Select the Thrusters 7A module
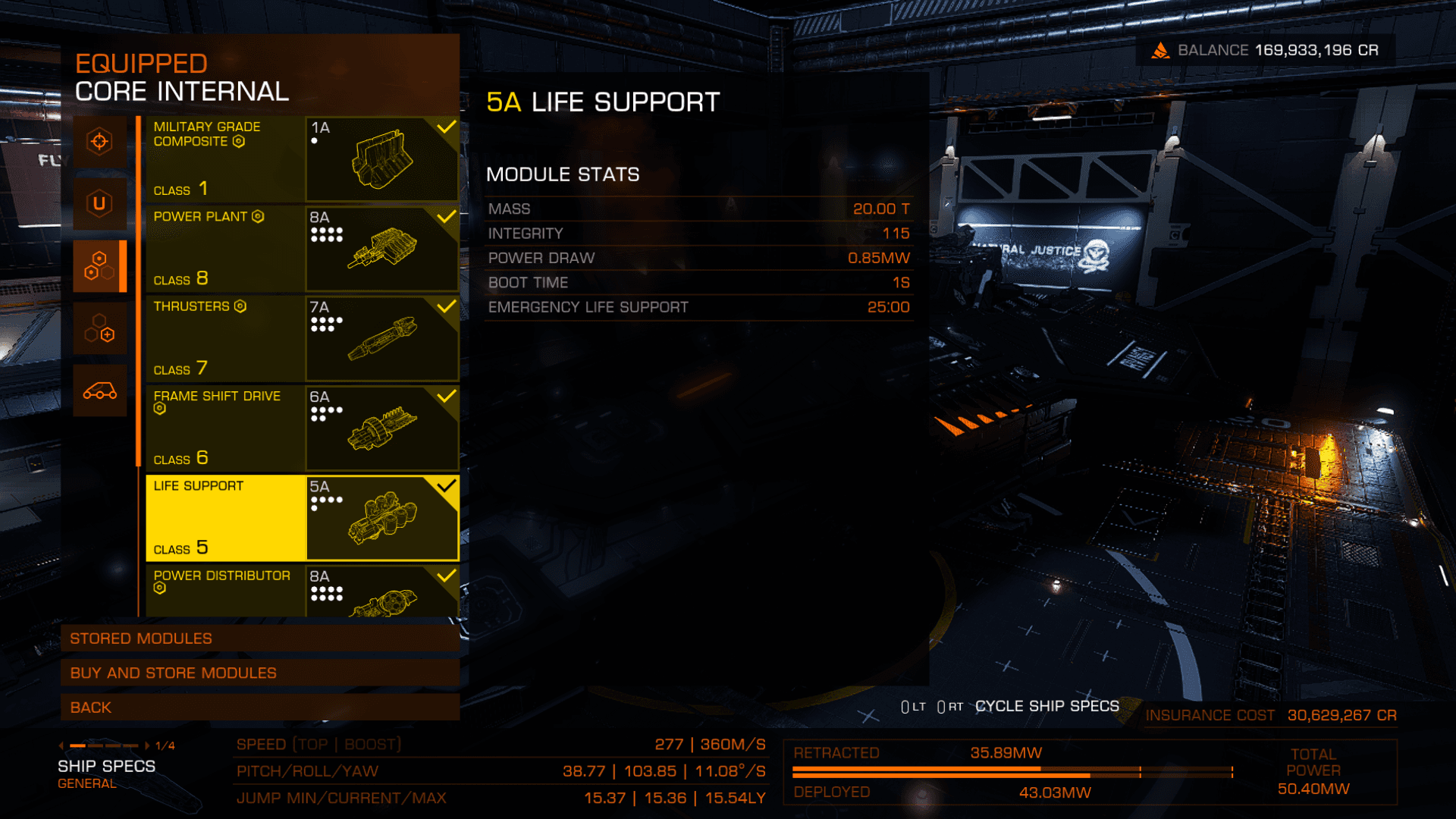 pos(302,338)
